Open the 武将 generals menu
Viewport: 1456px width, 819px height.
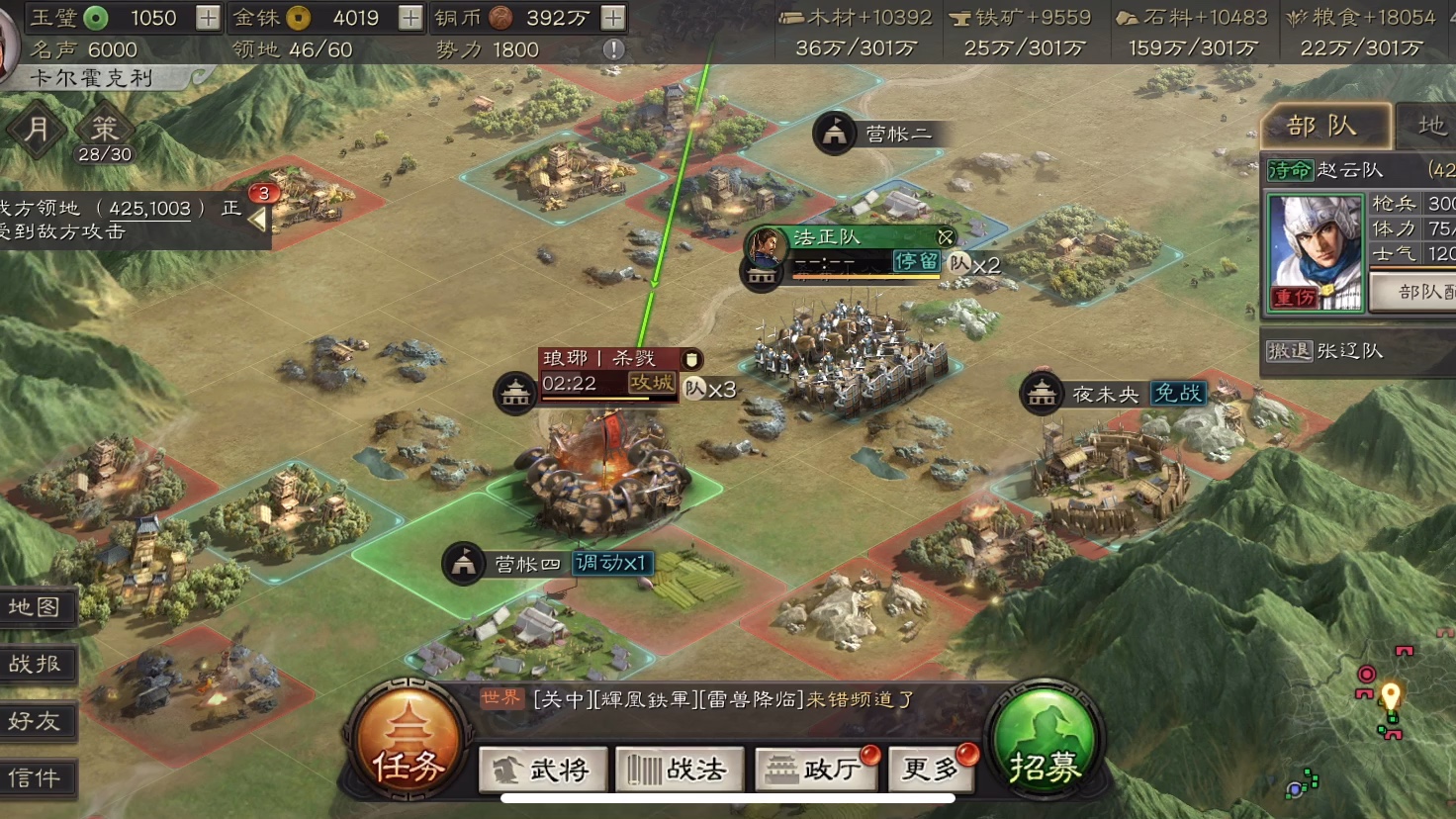tap(542, 770)
